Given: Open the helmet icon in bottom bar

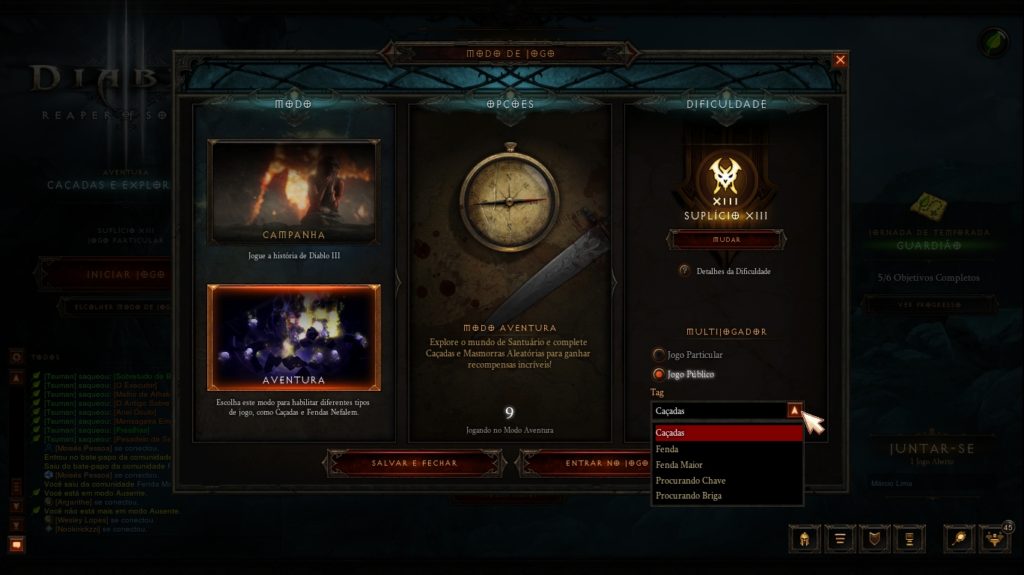Looking at the screenshot, I should pyautogui.click(x=804, y=539).
